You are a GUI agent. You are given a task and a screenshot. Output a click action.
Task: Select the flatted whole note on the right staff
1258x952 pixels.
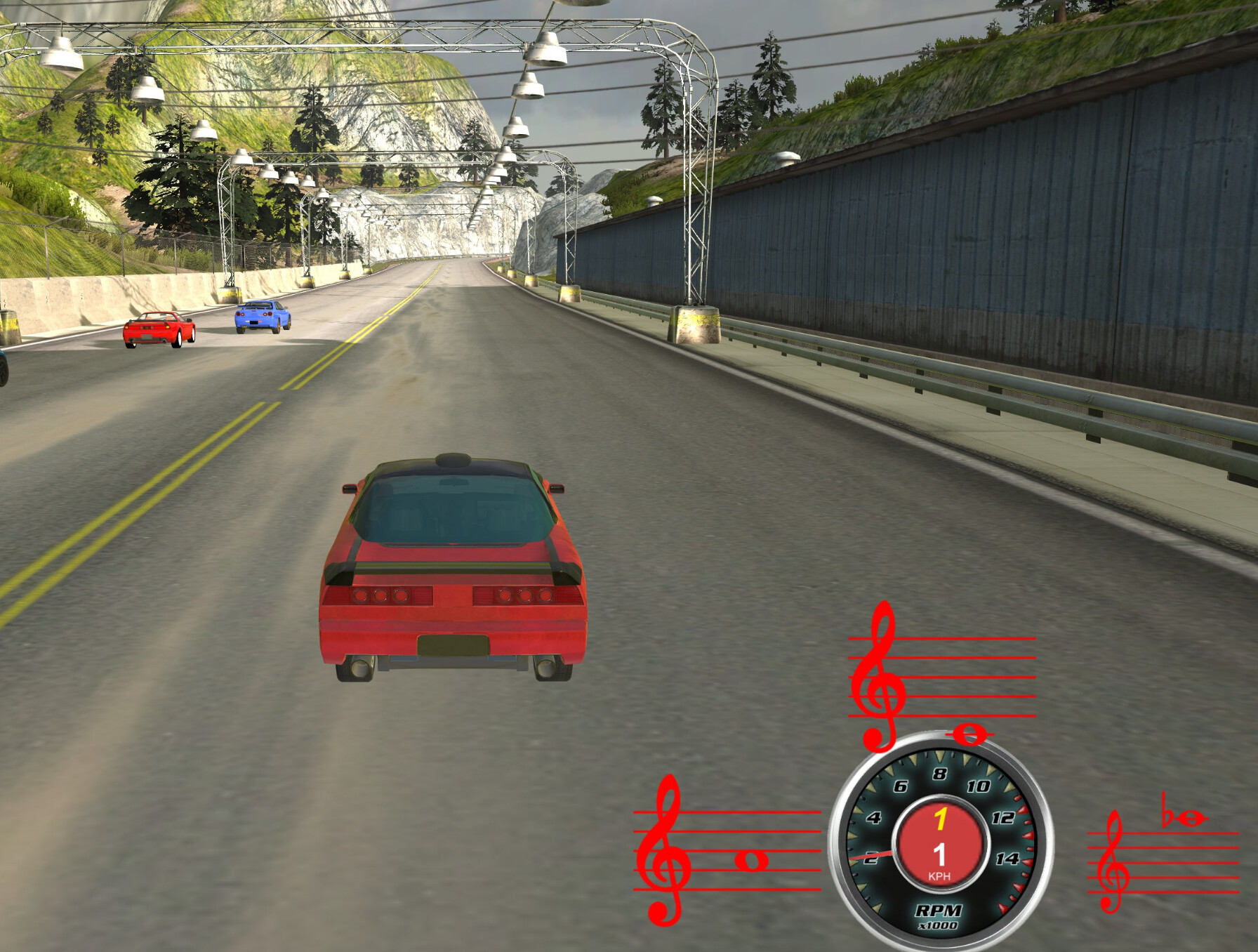1191,819
